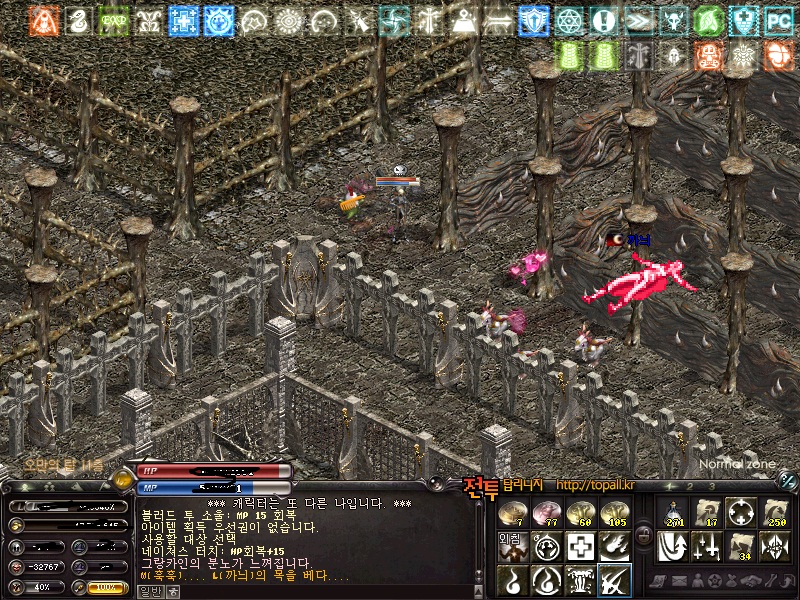
Task: Switch to hotbar page 2
Action: coord(688,486)
